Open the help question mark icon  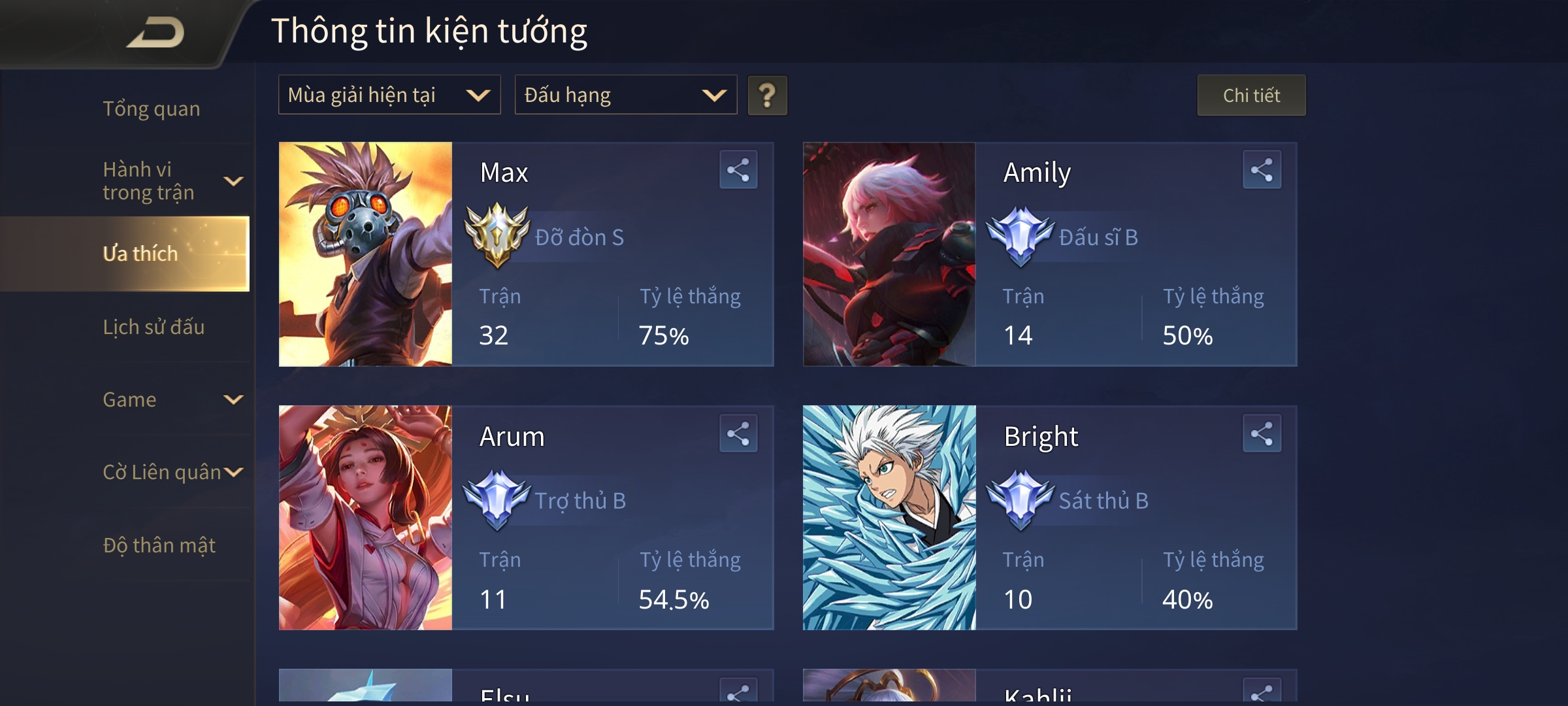tap(767, 95)
